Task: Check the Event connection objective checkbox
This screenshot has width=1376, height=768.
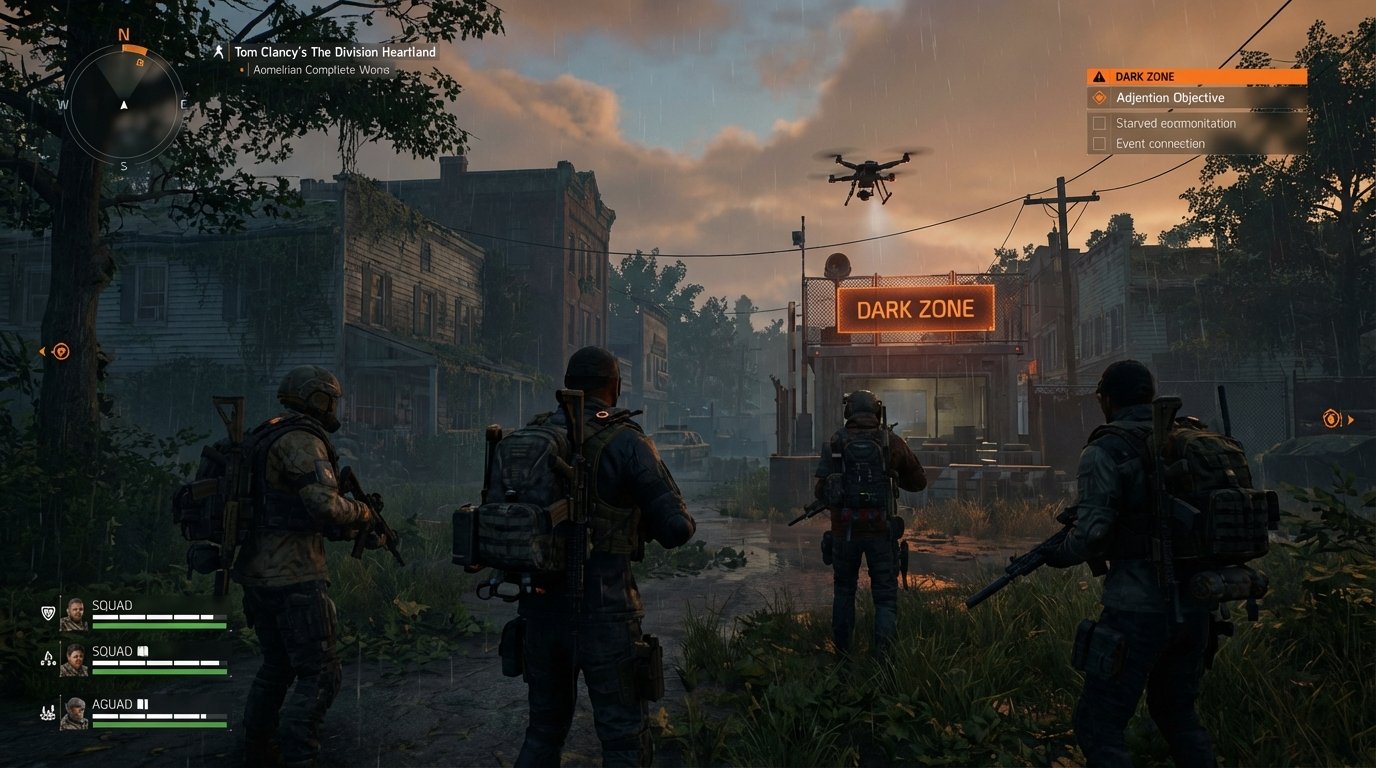Action: point(1100,143)
